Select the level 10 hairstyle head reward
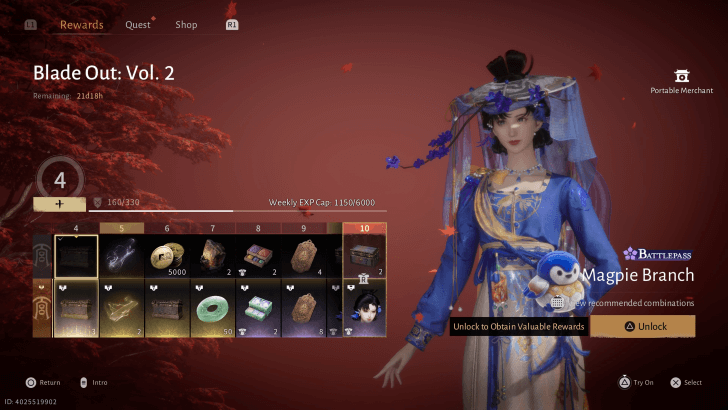 [364, 308]
